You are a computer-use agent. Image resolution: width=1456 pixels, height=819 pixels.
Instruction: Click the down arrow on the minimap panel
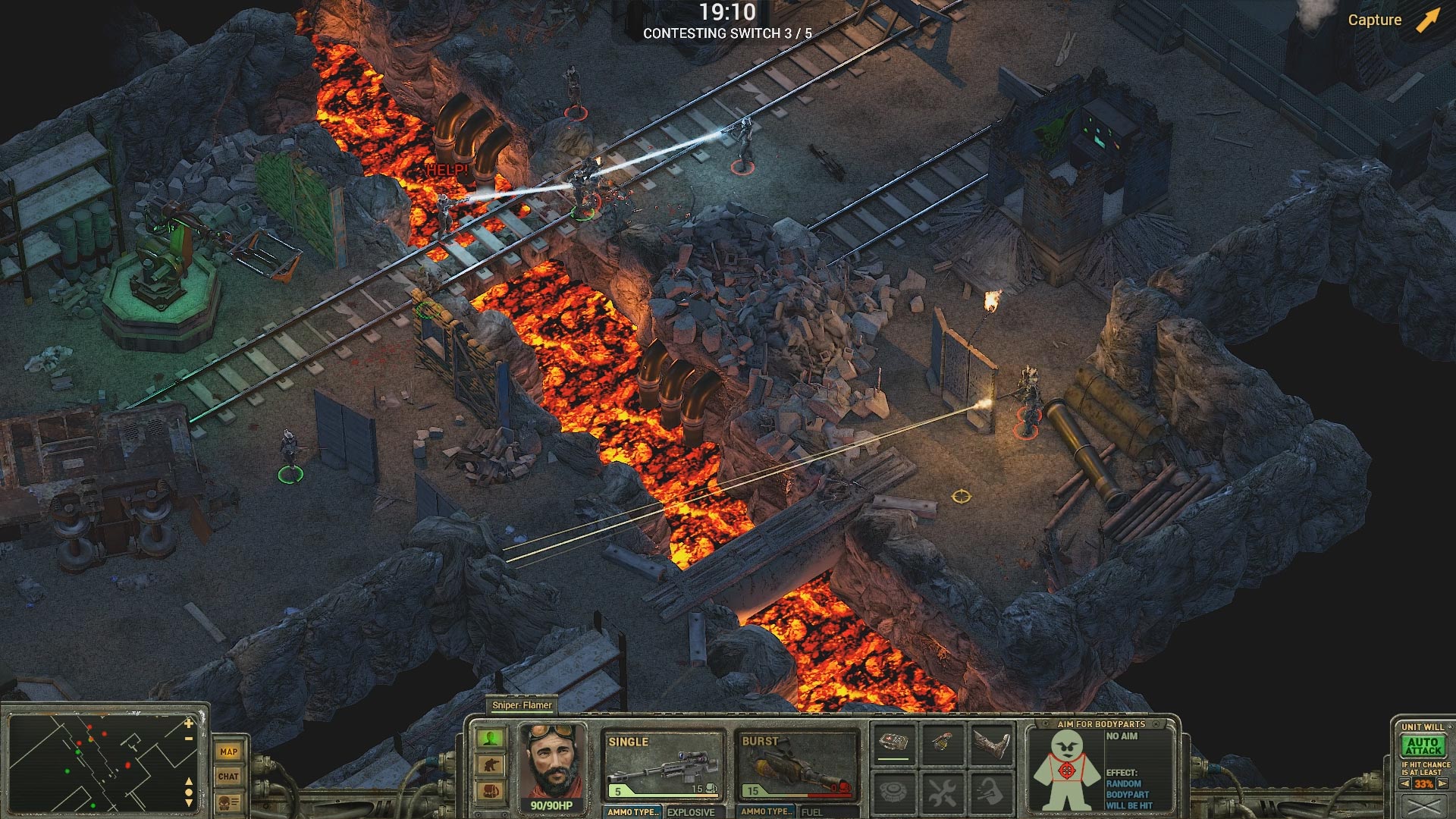click(x=189, y=804)
